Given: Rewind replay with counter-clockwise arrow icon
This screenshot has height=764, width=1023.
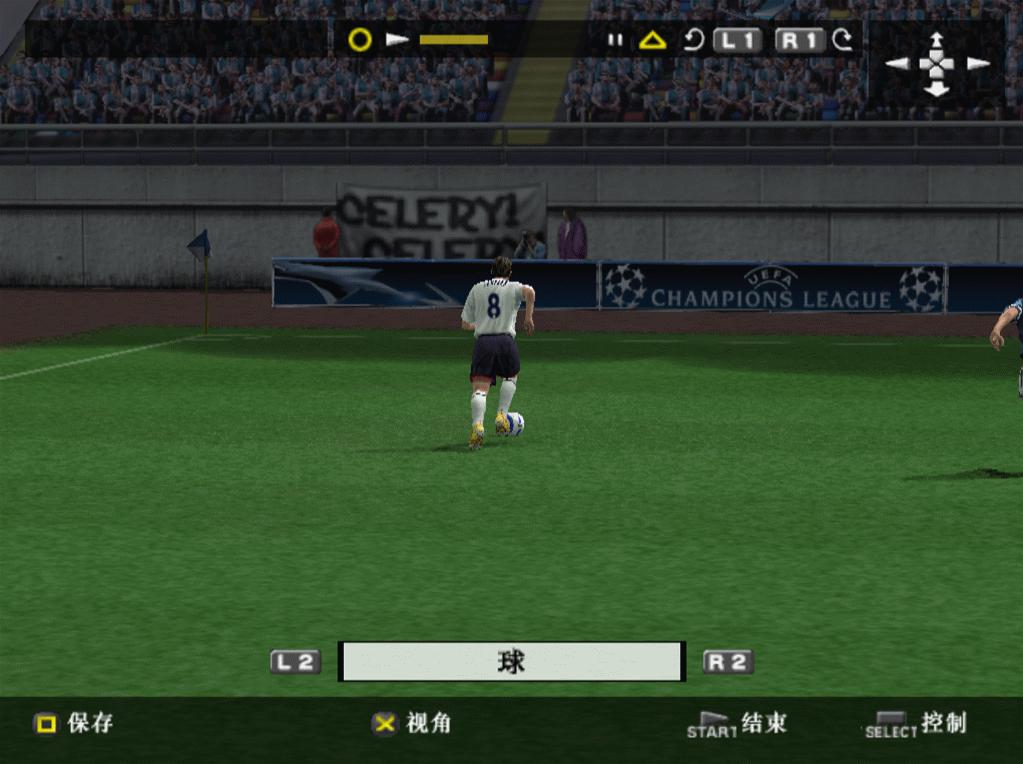Looking at the screenshot, I should point(694,41).
